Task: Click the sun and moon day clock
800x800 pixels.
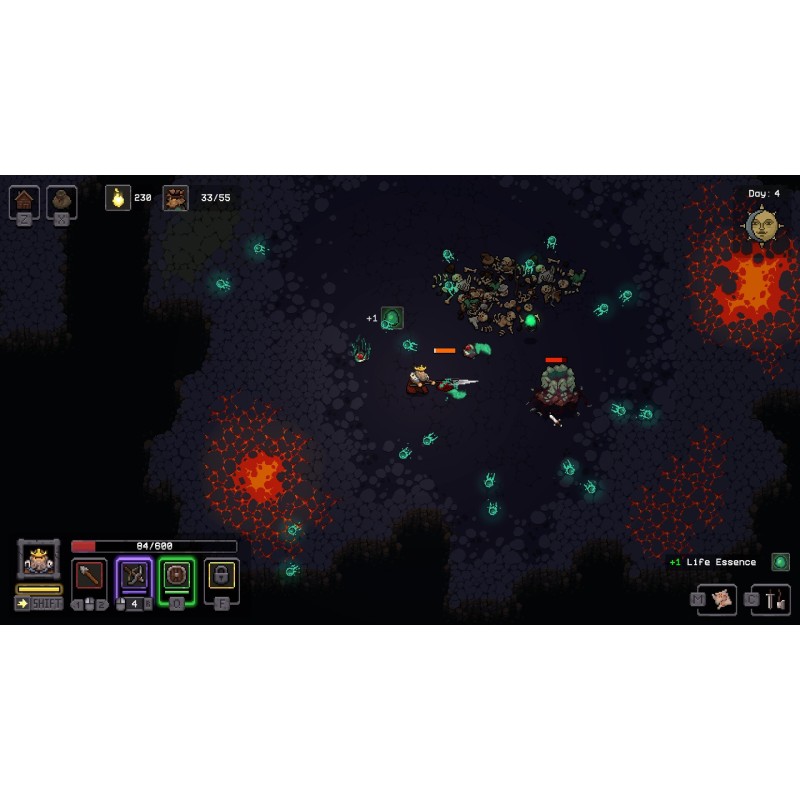Action: point(762,225)
